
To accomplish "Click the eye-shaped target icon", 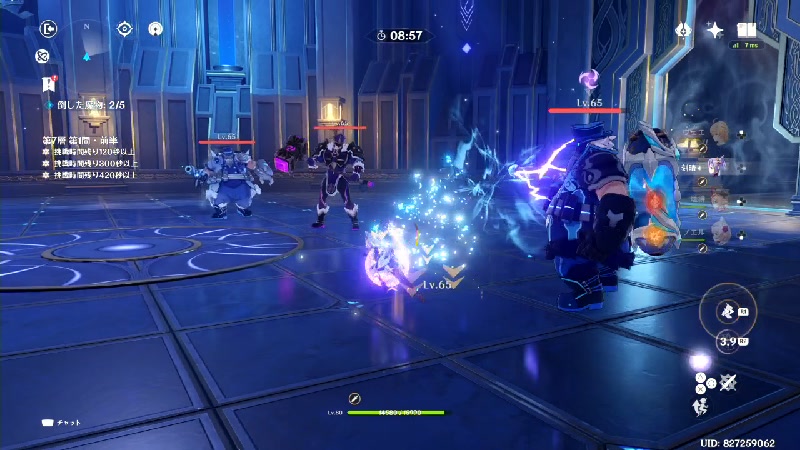I will pos(124,29).
